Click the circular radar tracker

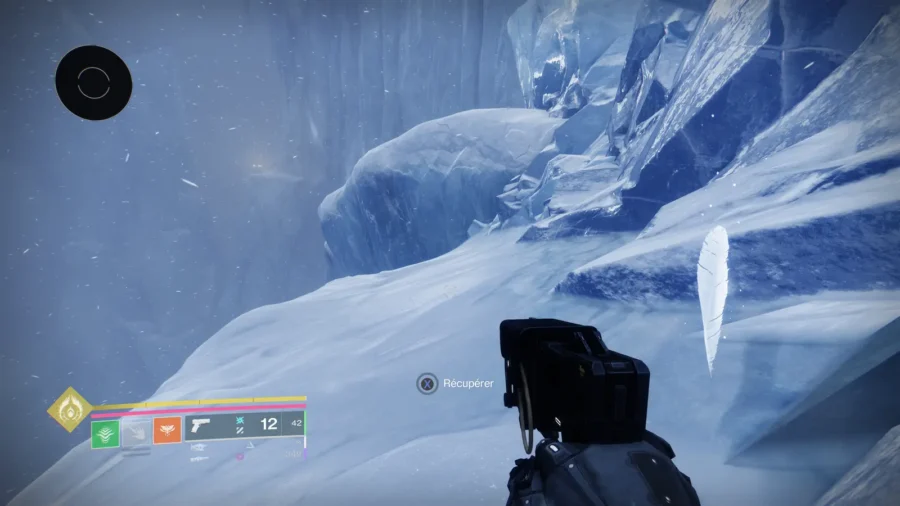(x=94, y=83)
